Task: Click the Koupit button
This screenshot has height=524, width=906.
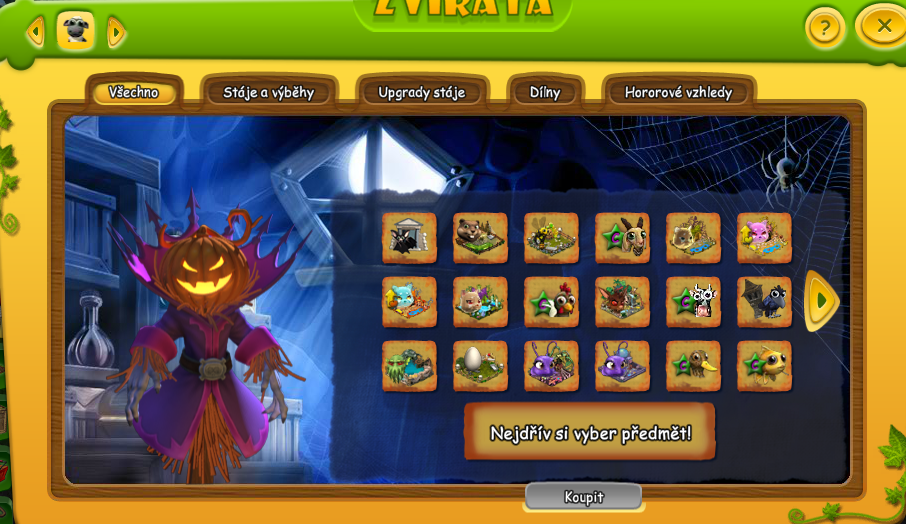Action: point(583,497)
